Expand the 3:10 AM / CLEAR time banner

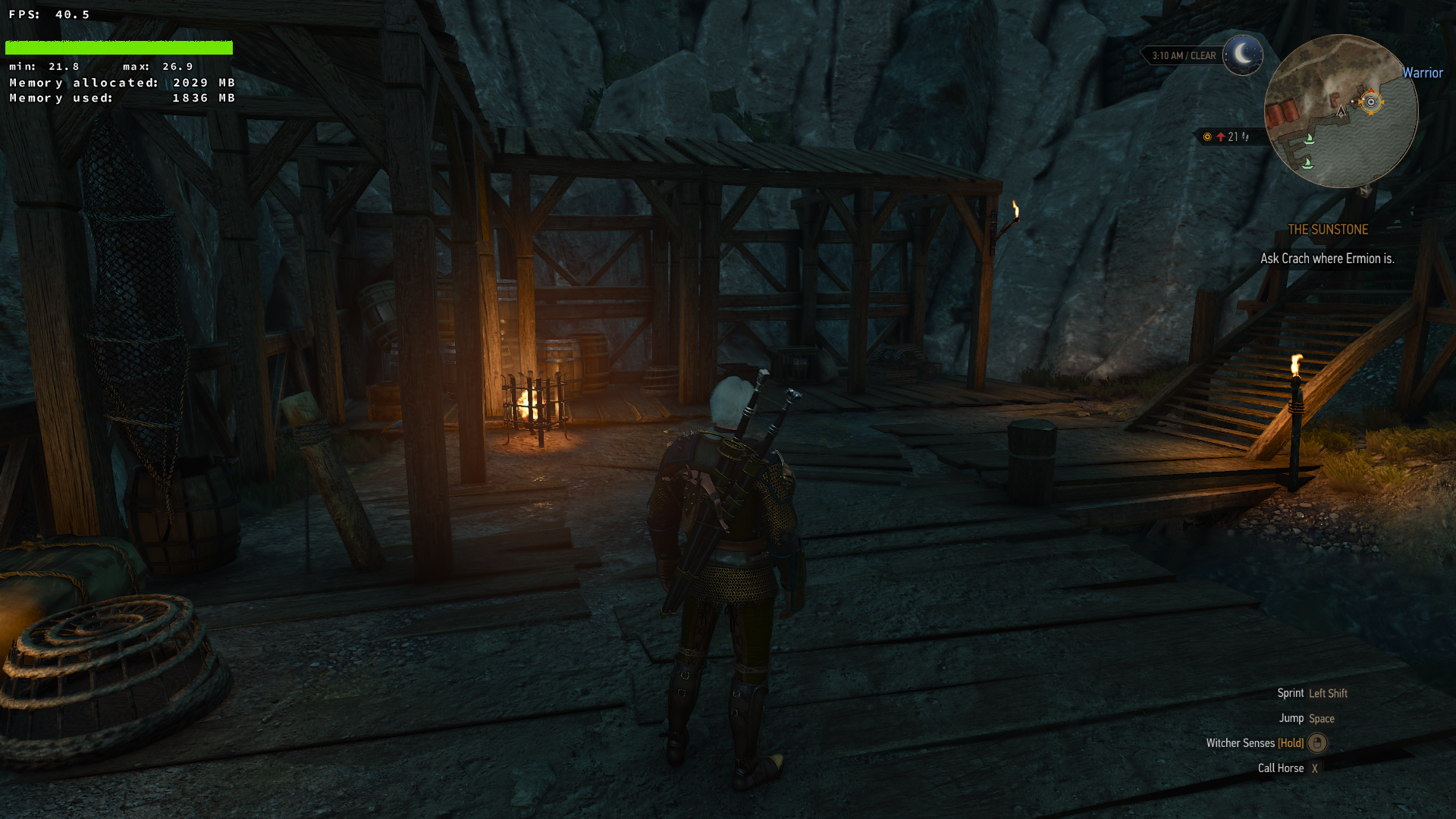1183,55
